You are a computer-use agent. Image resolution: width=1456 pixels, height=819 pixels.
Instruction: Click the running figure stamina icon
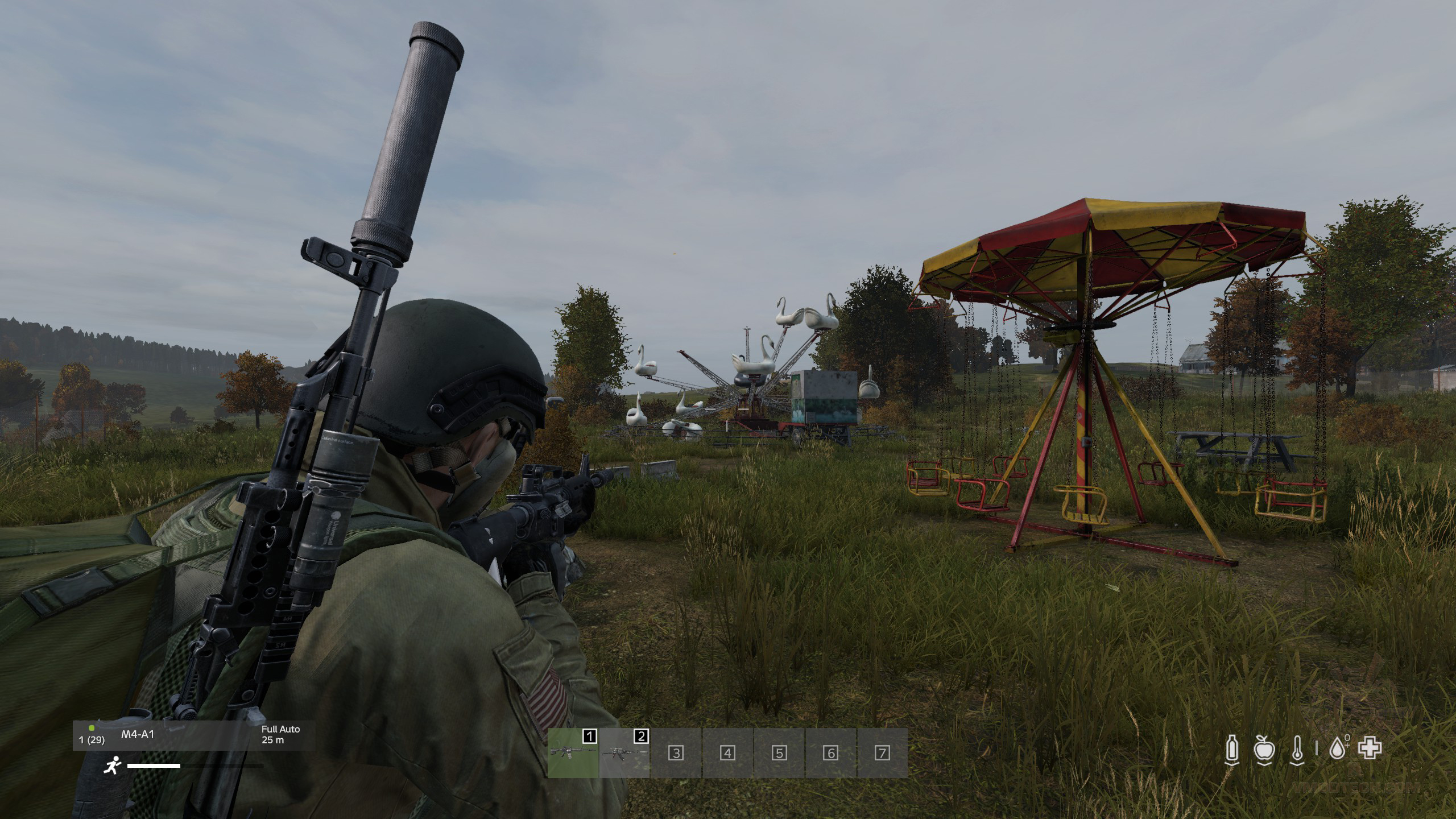point(112,766)
